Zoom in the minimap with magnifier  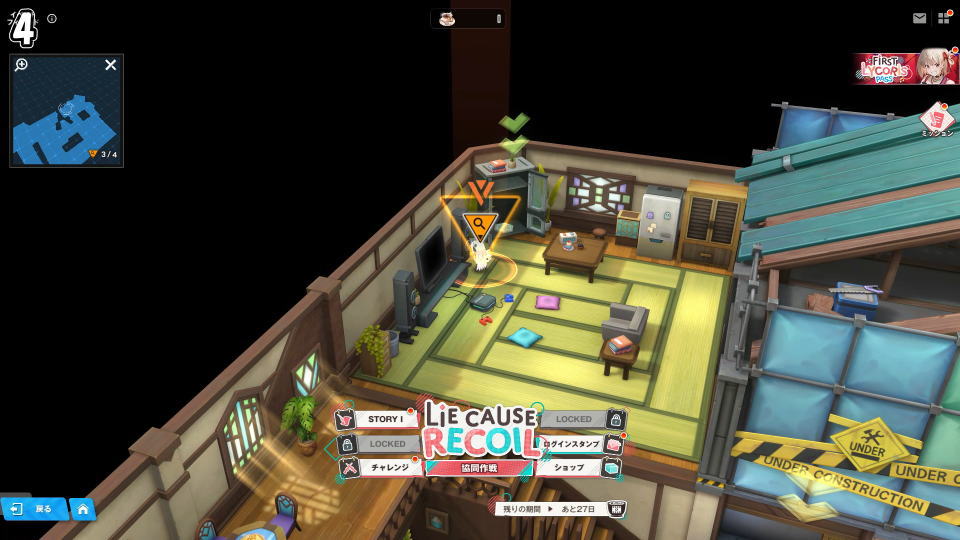22,65
